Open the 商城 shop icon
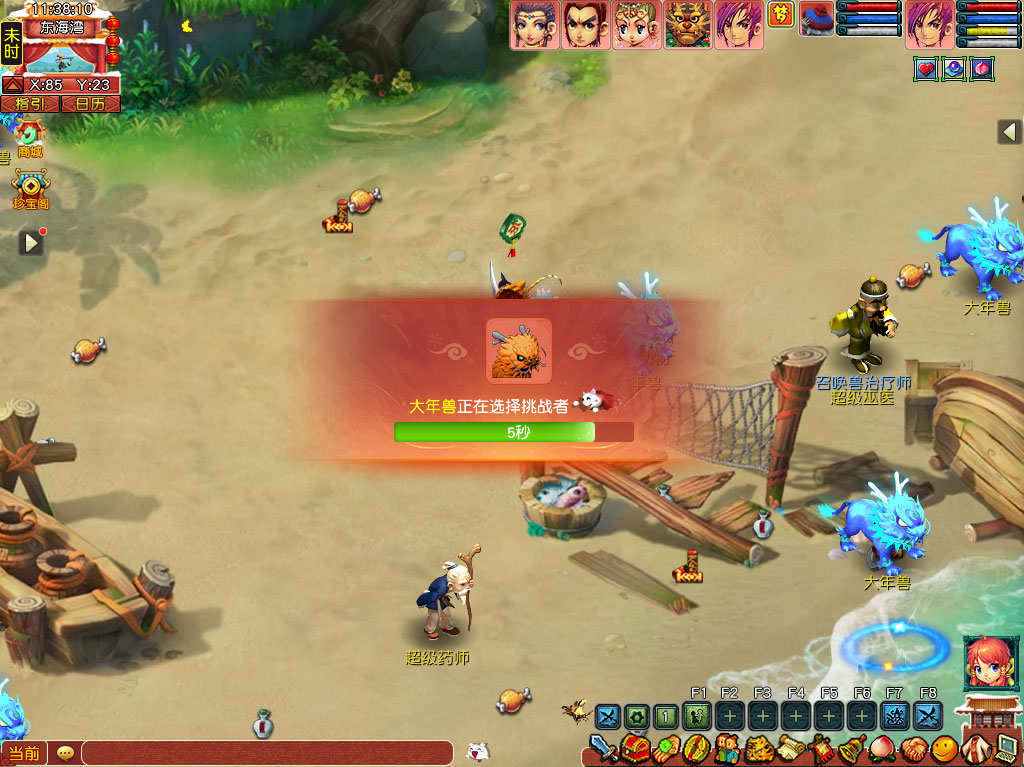This screenshot has height=767, width=1024. coord(30,133)
